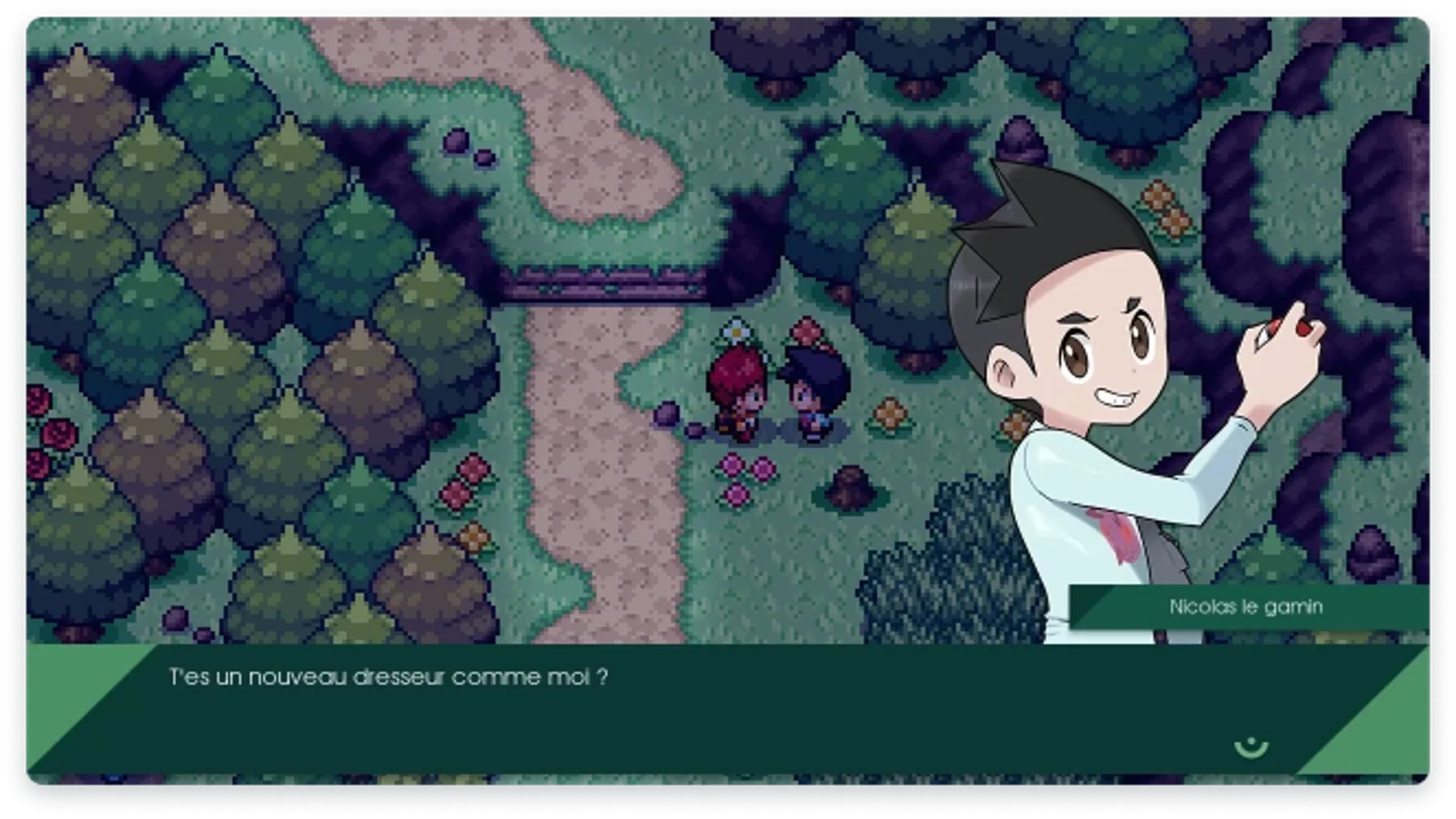The width and height of the screenshot is (1456, 819).
Task: Advance the "T'es un nouveau dresseur" dialogue box
Action: point(682,709)
